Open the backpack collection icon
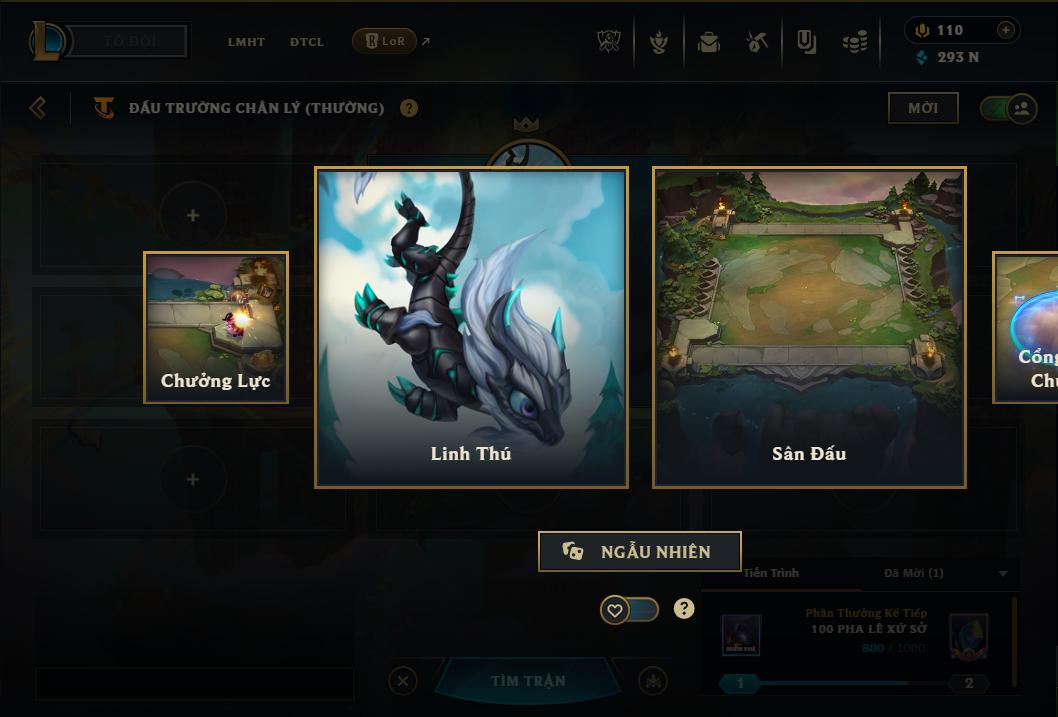 pyautogui.click(x=709, y=42)
